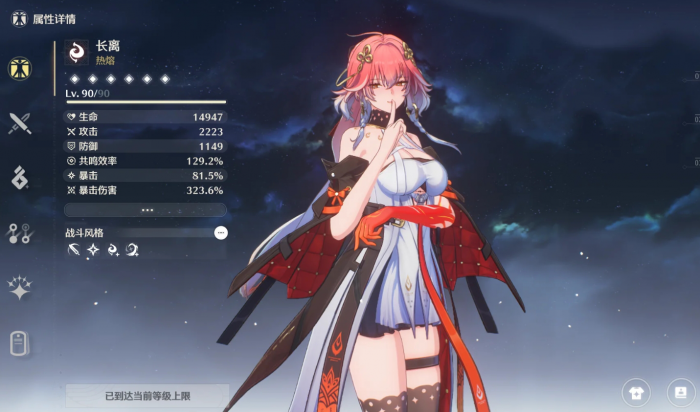The width and height of the screenshot is (700, 412).
Task: Open the resonance chain sparkle tab
Action: point(20,288)
